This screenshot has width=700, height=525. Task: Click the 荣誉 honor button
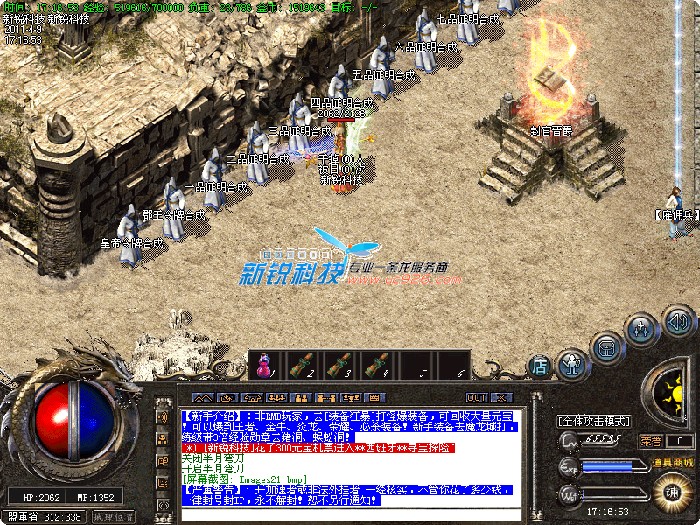pos(651,441)
